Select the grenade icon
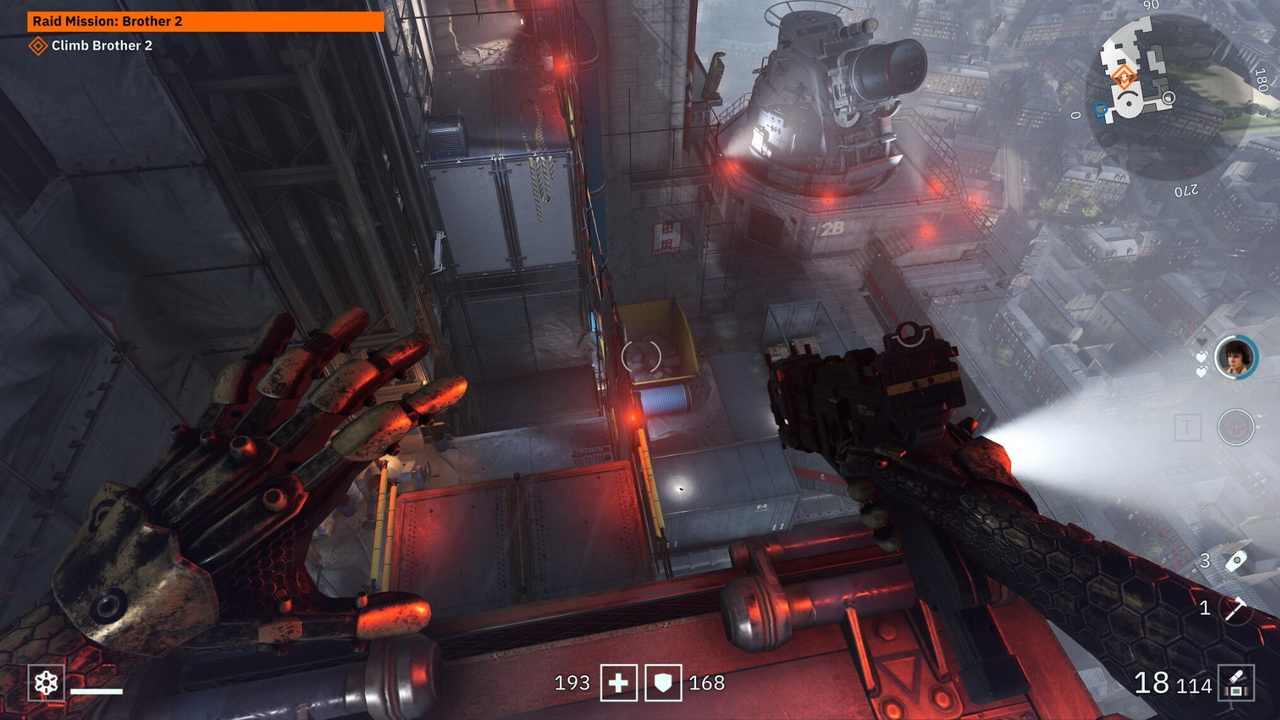1280x720 pixels. point(1237,561)
